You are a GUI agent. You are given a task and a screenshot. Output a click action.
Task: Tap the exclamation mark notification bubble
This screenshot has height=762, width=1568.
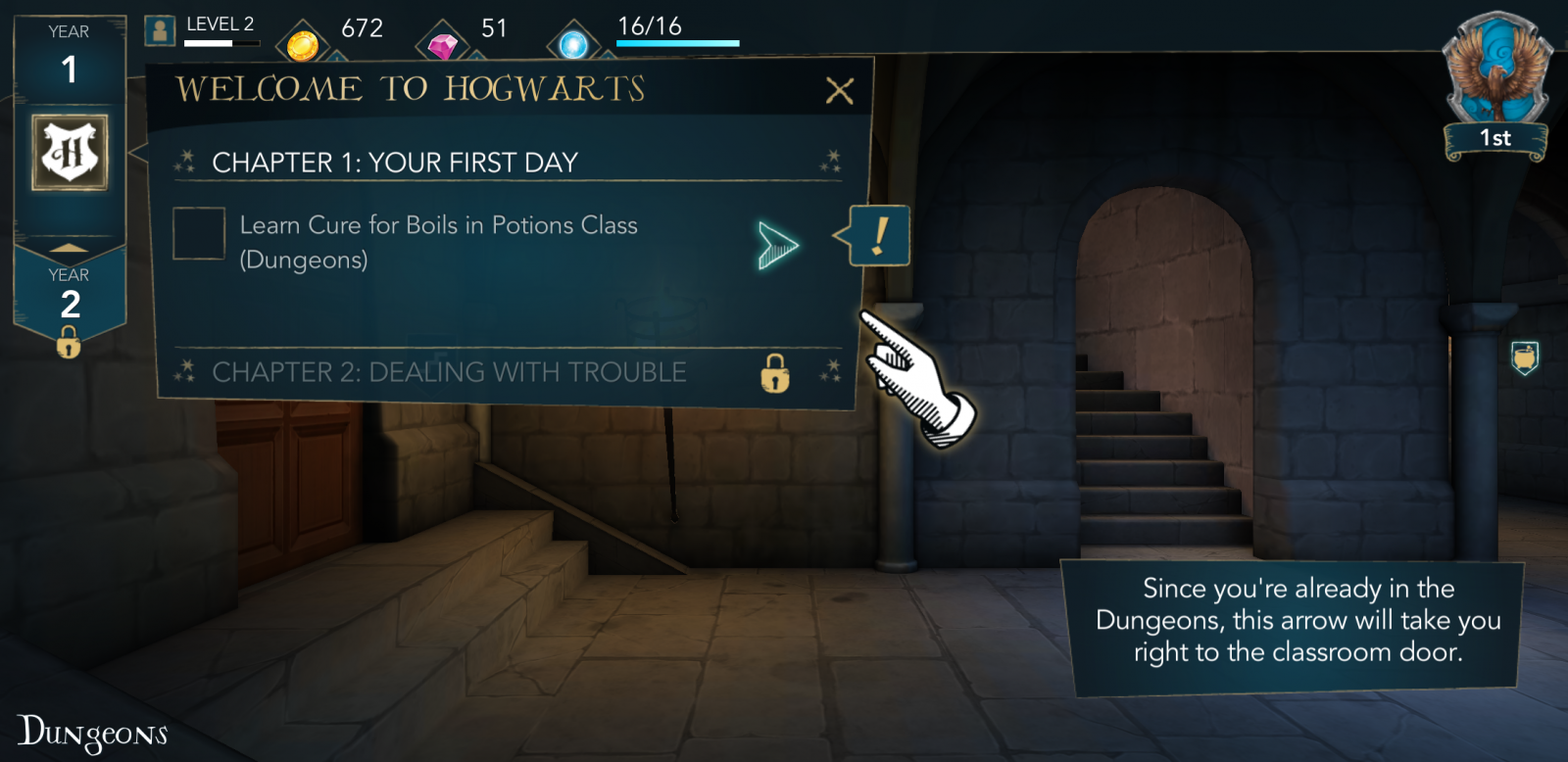878,233
